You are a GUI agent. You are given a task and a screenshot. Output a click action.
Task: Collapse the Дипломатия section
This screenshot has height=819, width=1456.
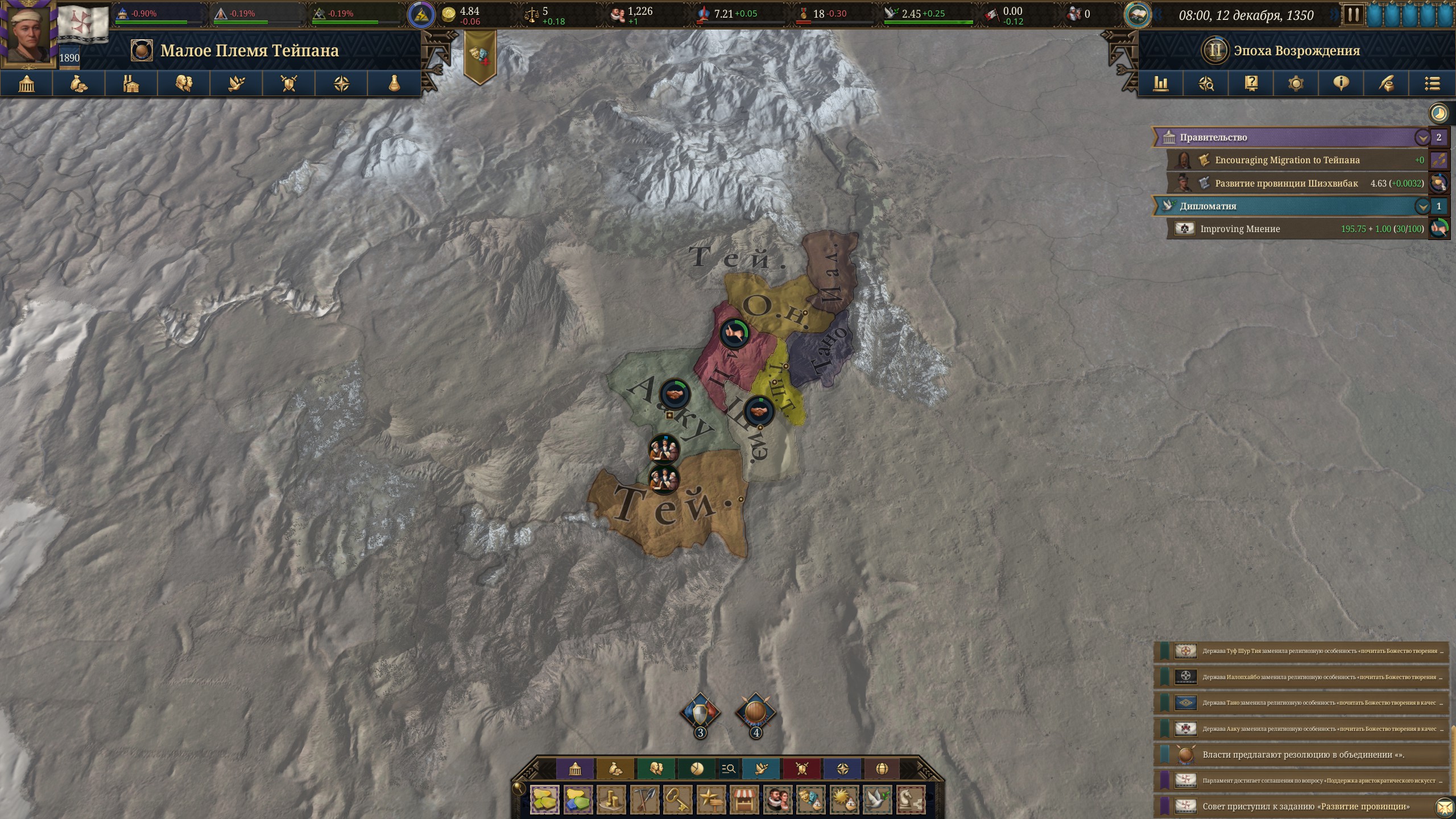click(1422, 206)
